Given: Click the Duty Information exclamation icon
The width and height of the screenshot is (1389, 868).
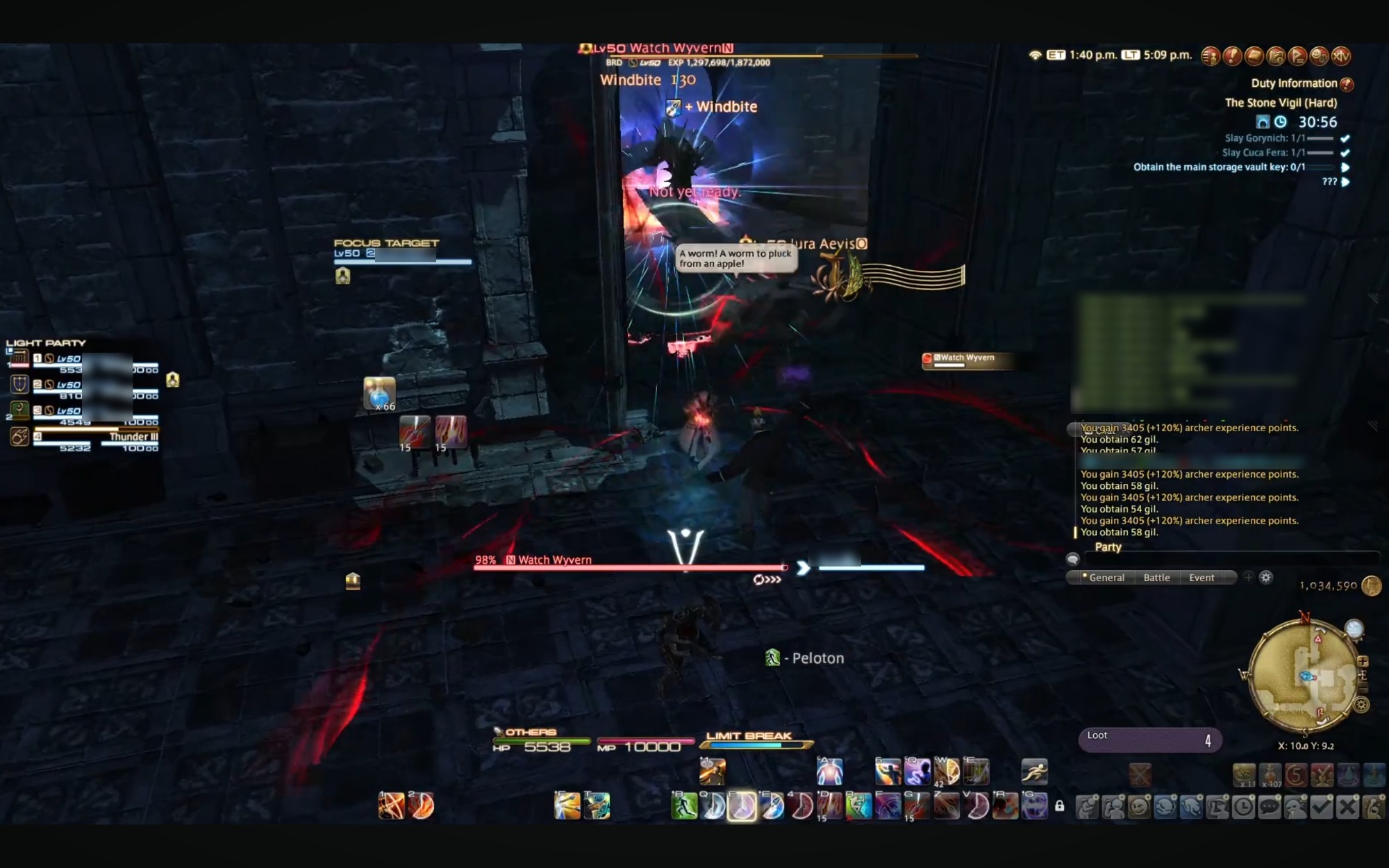Looking at the screenshot, I should pyautogui.click(x=1347, y=84).
